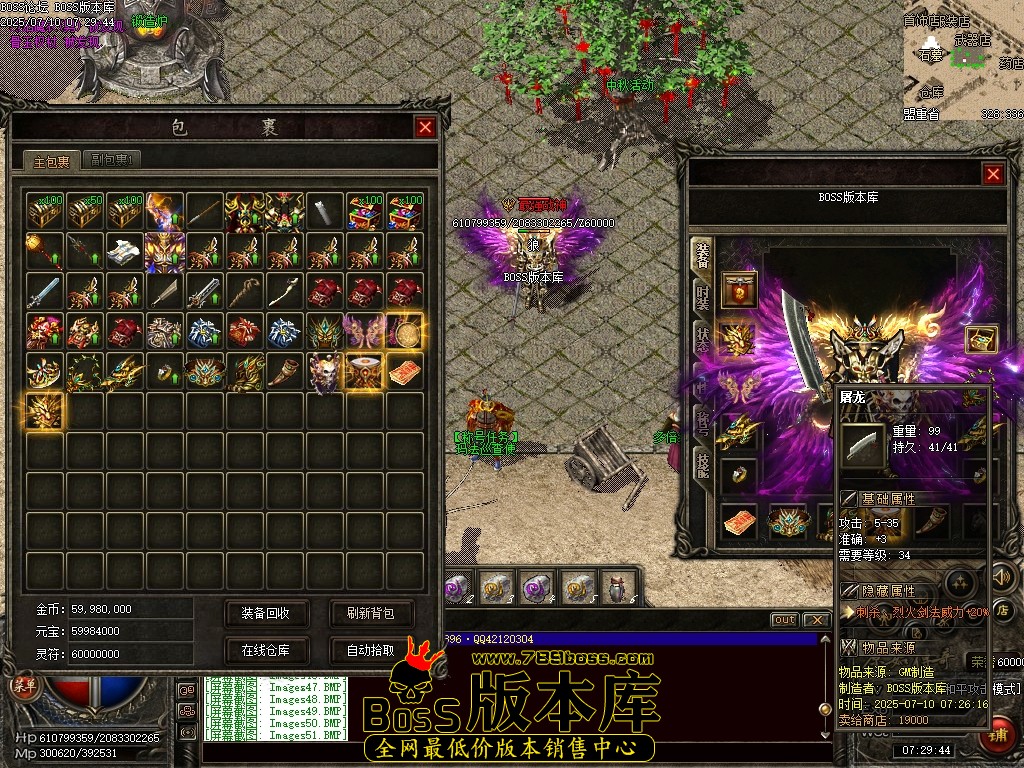Toggle the sound speaker button
Screen dimensions: 1024x768
[1001, 577]
